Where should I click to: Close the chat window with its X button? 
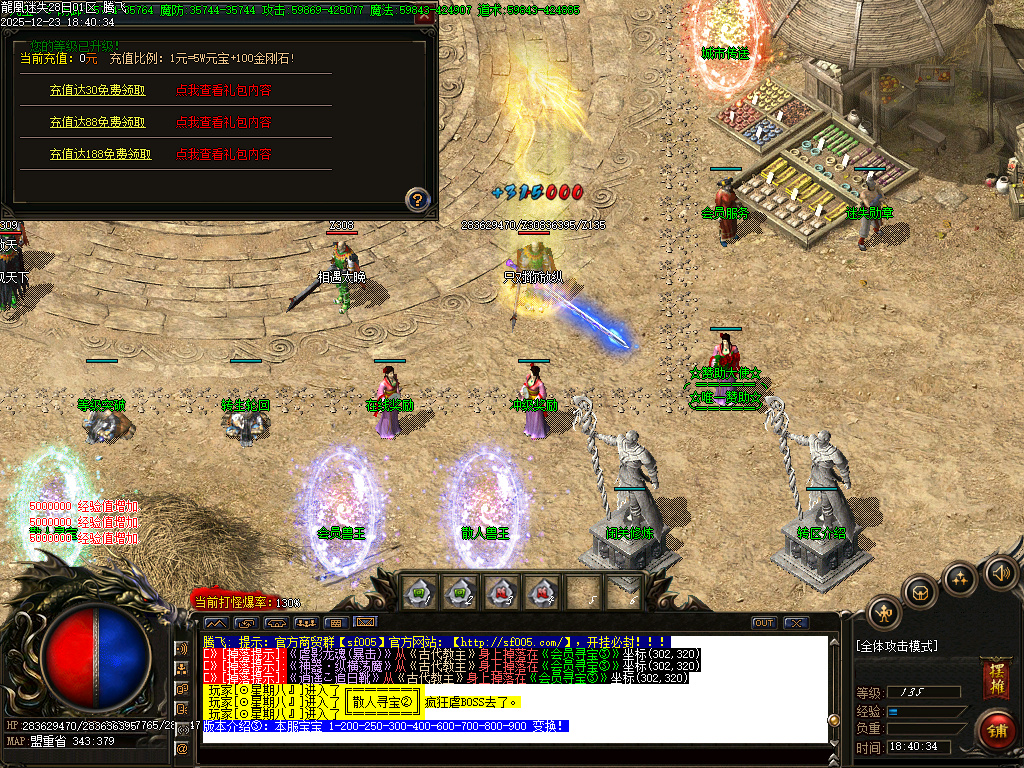point(795,623)
